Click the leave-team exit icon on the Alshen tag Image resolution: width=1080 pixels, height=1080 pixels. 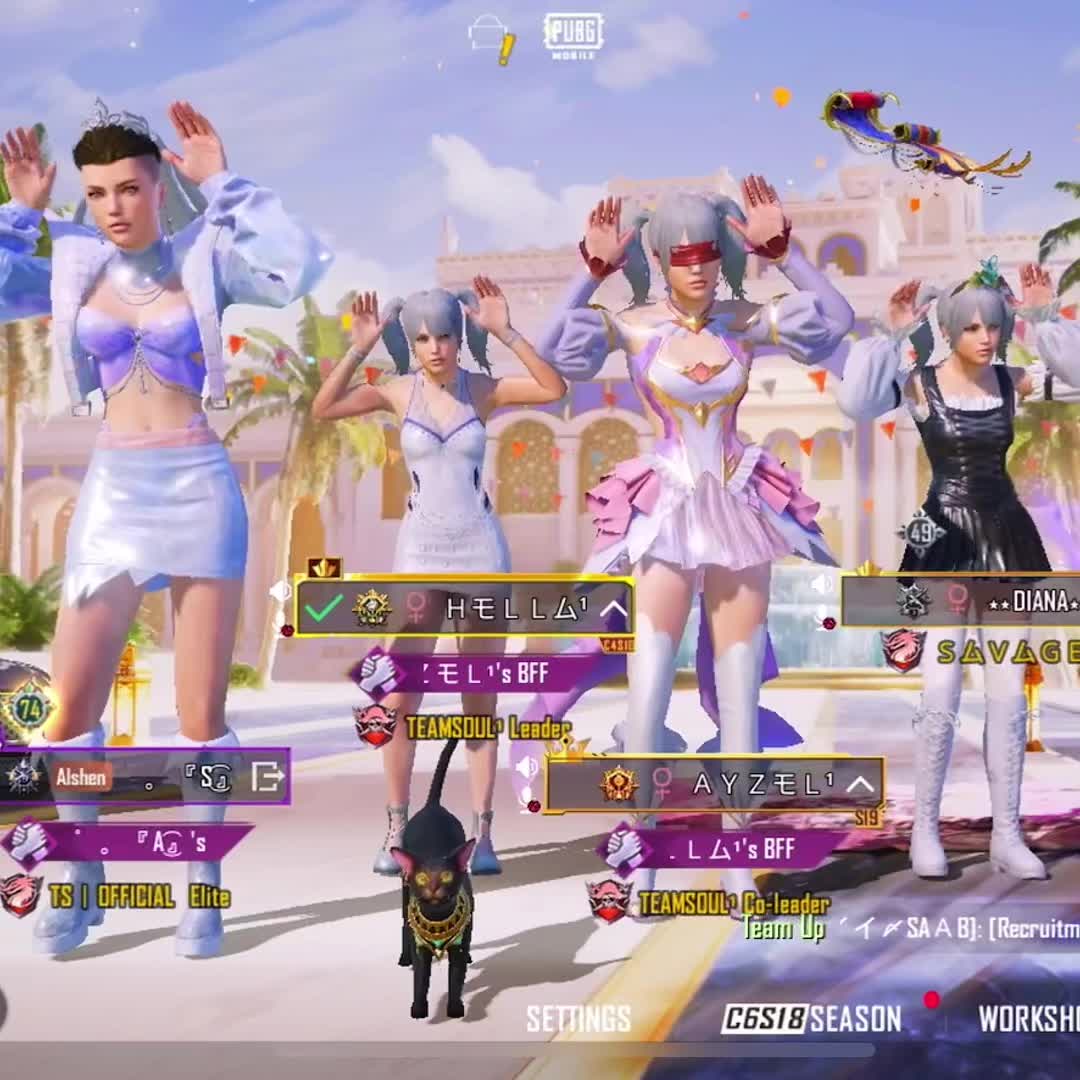(x=267, y=776)
